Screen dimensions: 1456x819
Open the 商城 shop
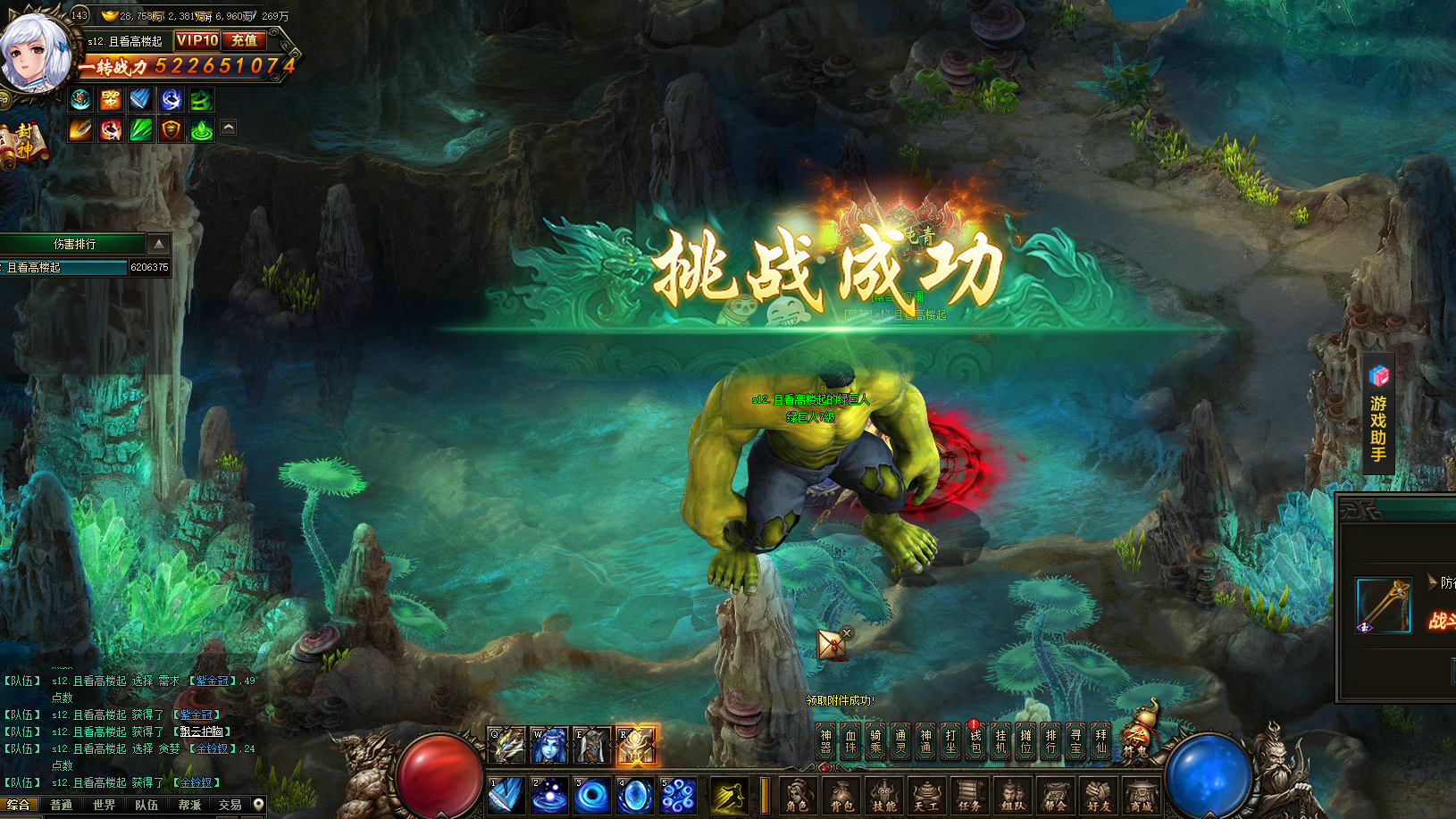click(x=1141, y=795)
